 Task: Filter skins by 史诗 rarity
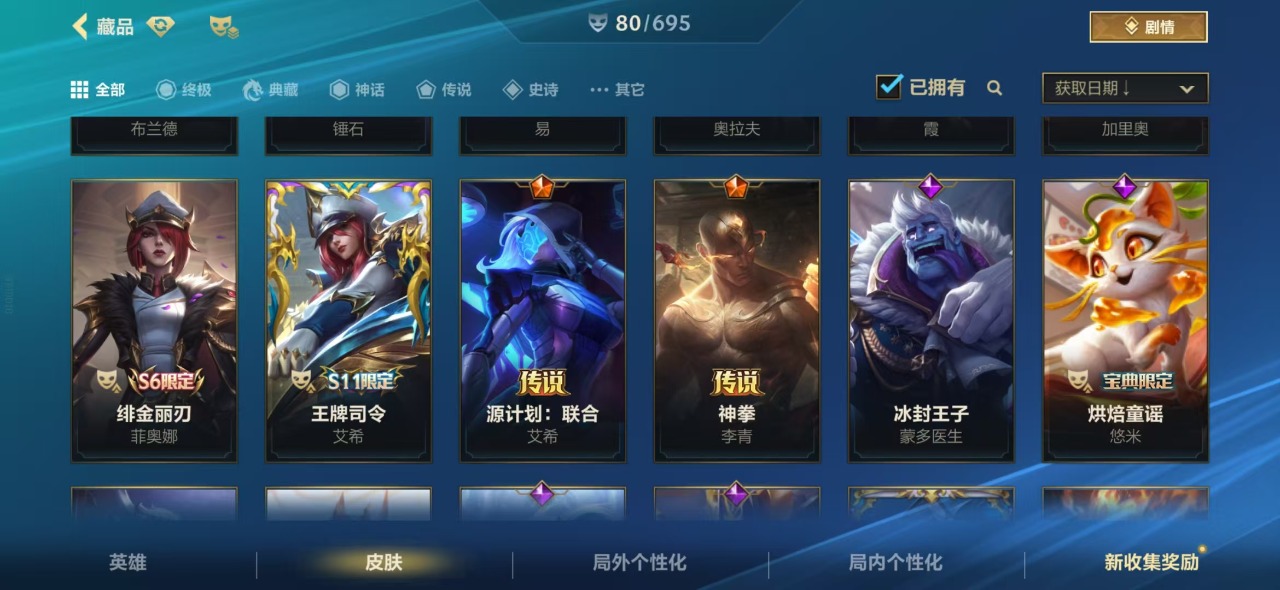pyautogui.click(x=531, y=90)
